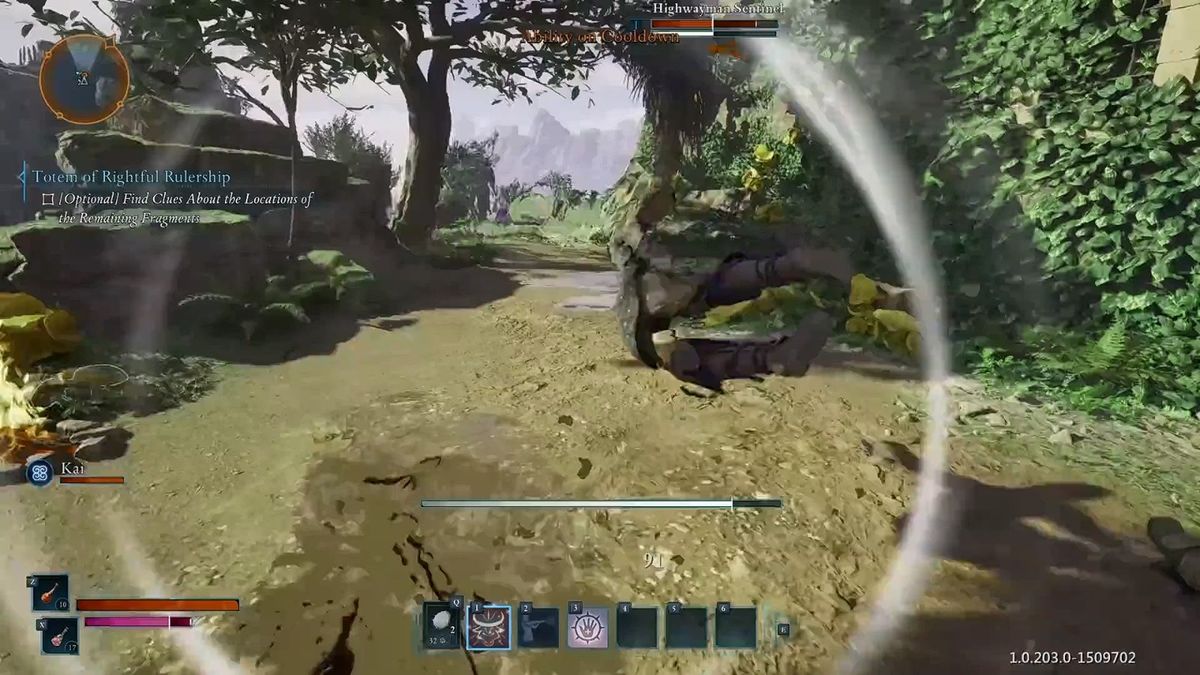Use the pink essence potion slot
Image resolution: width=1200 pixels, height=675 pixels.
click(x=59, y=635)
